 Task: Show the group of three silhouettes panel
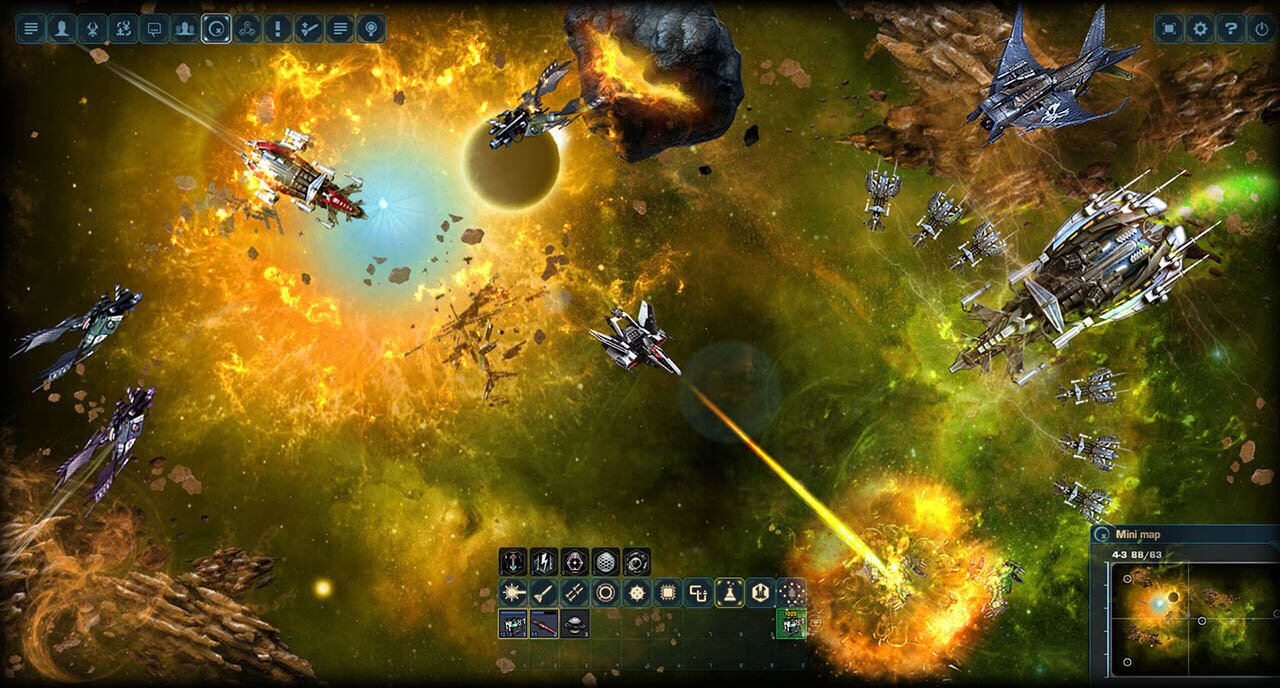[185, 28]
